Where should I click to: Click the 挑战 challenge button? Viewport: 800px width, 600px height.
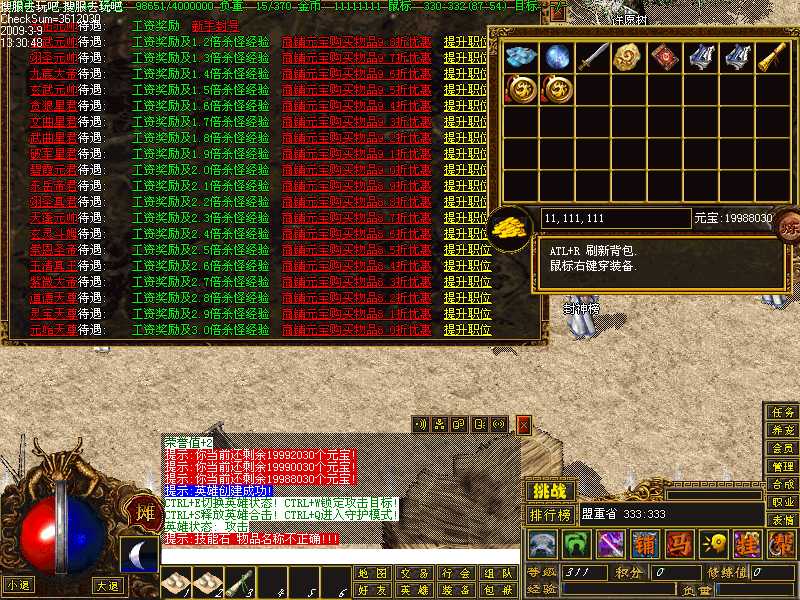549,491
